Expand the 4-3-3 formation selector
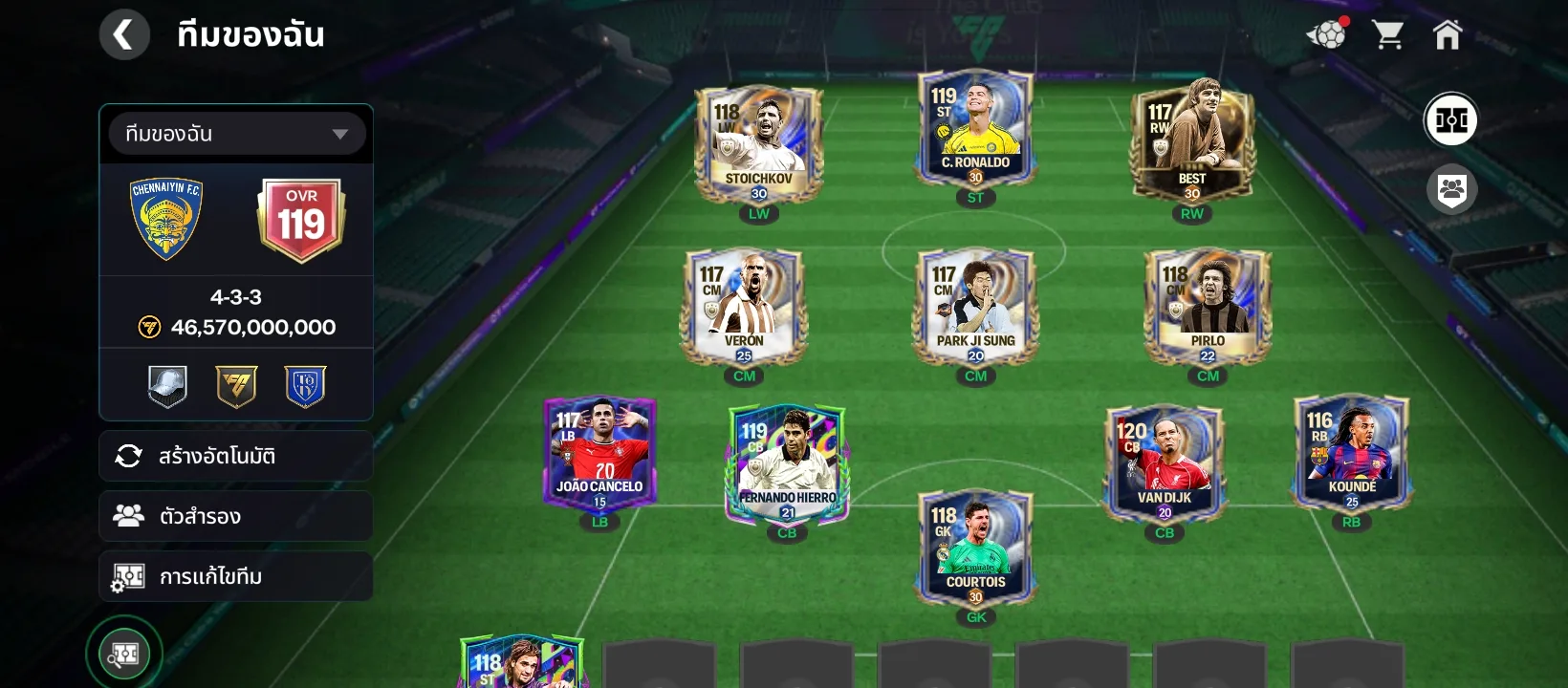The height and width of the screenshot is (688, 1568). coord(235,297)
